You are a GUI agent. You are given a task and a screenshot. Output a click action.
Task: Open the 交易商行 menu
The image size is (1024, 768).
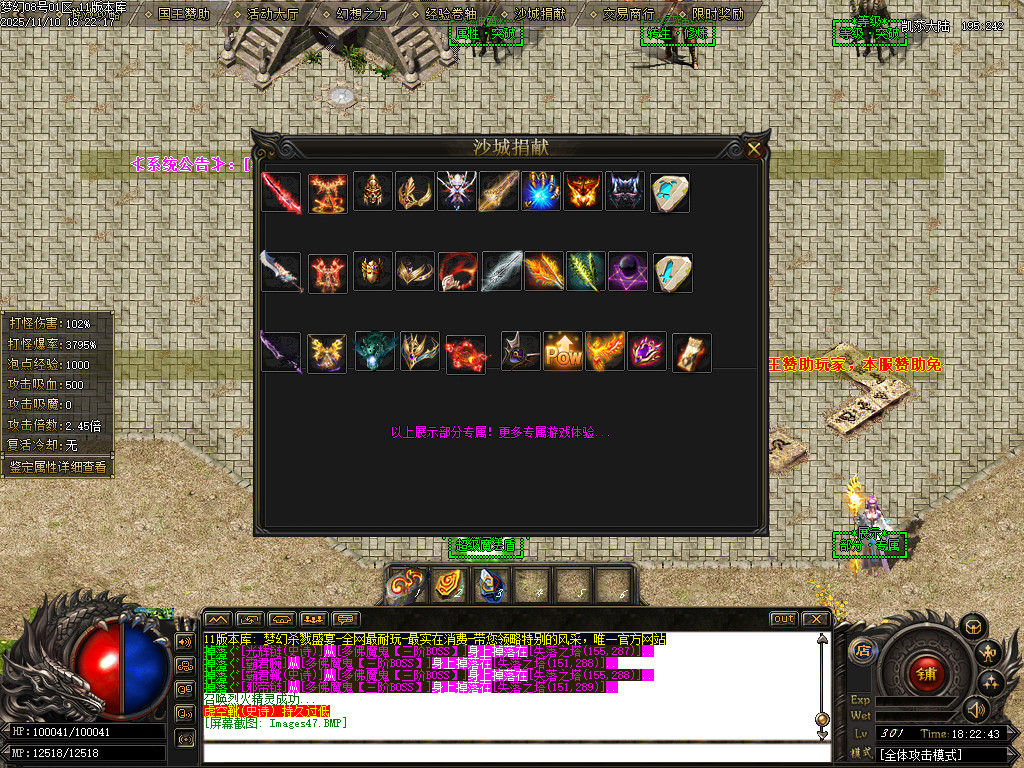pyautogui.click(x=628, y=14)
